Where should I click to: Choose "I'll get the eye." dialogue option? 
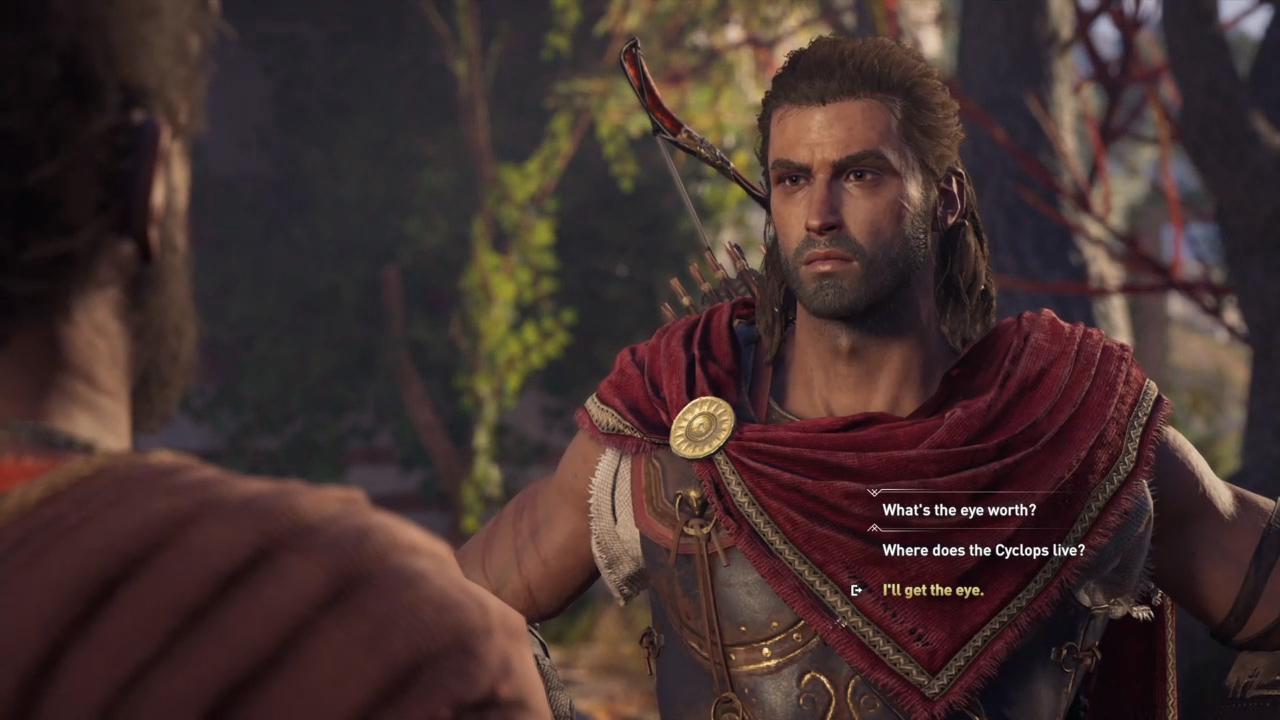click(933, 590)
